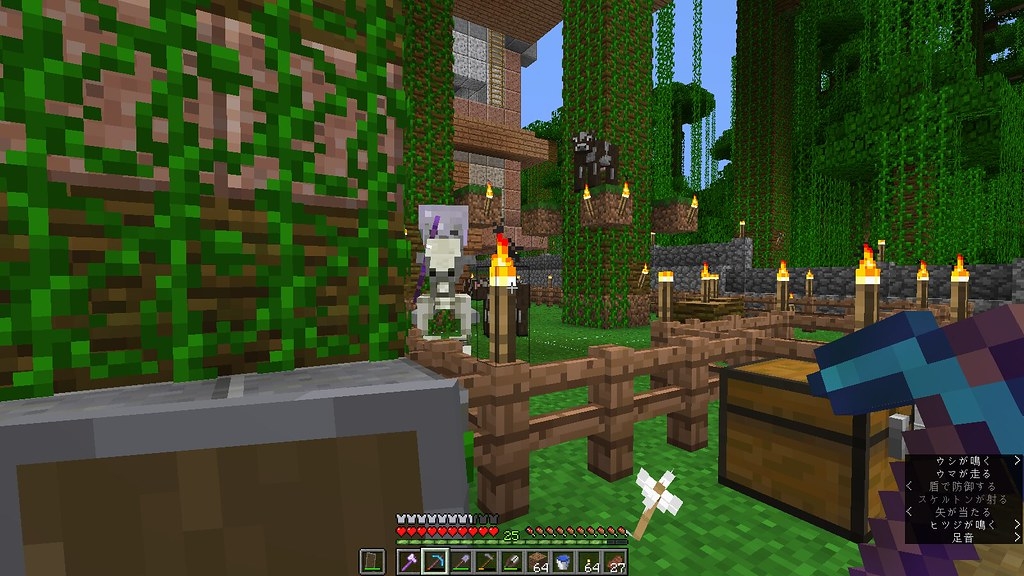Image resolution: width=1024 pixels, height=576 pixels.
Task: Select the enchanted purple axe slot
Action: [409, 561]
